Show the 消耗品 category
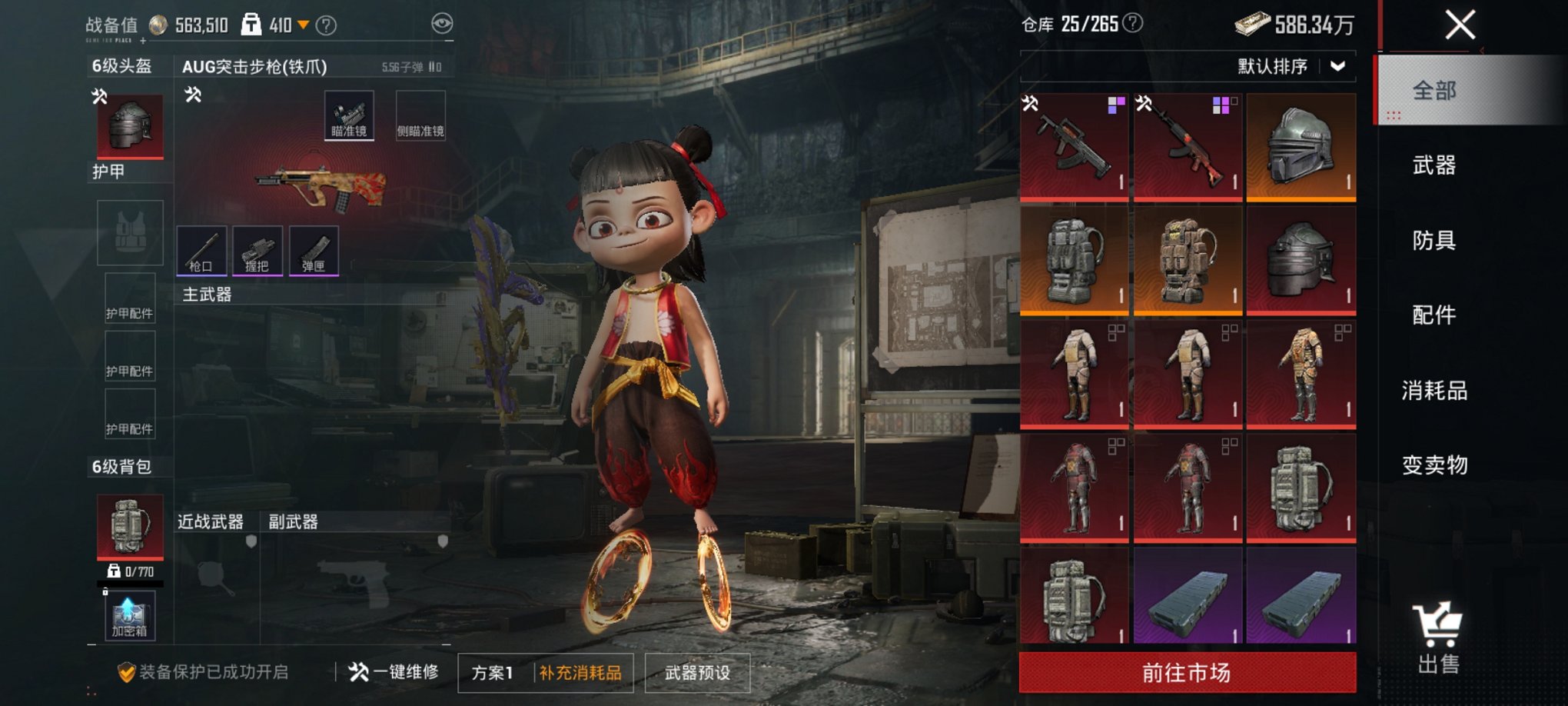1568x706 pixels. point(1433,391)
